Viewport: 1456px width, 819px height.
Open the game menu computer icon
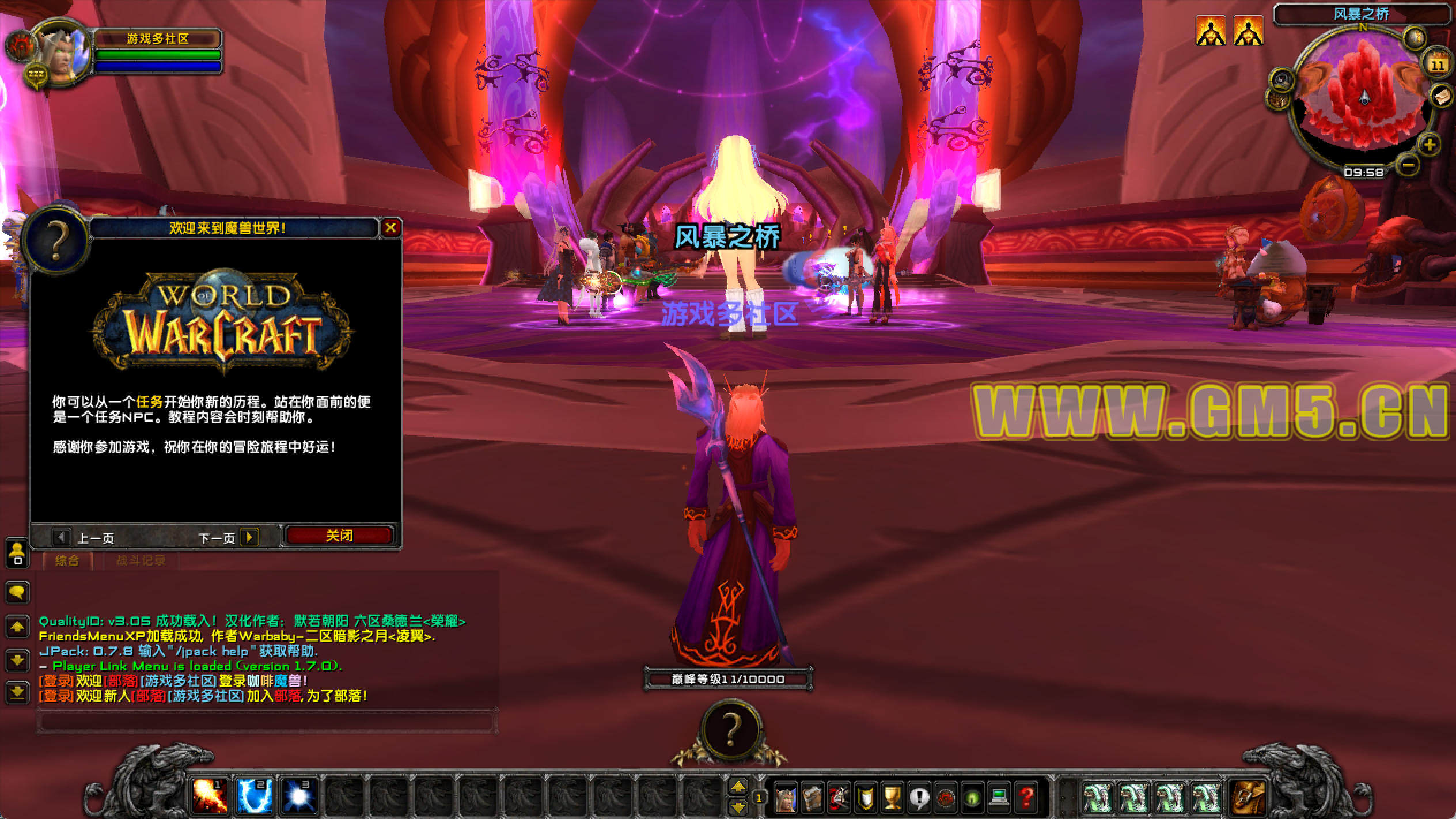(999, 798)
